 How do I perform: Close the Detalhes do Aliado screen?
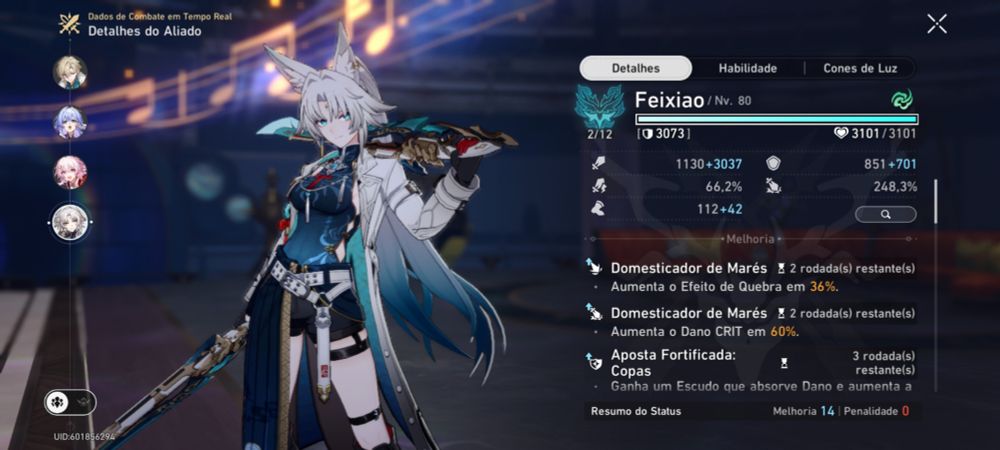[x=936, y=24]
